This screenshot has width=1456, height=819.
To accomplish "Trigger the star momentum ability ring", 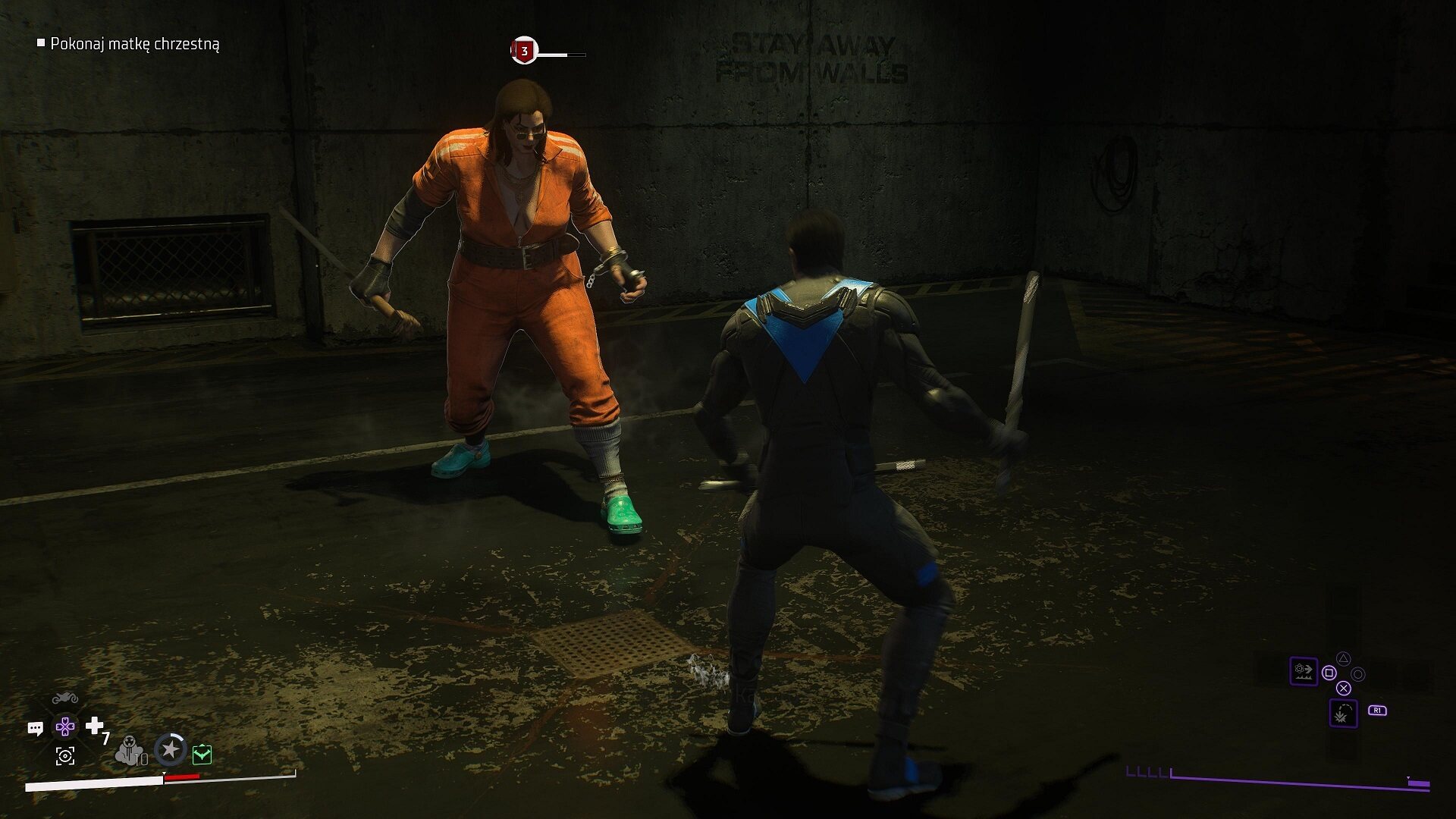I will click(171, 750).
